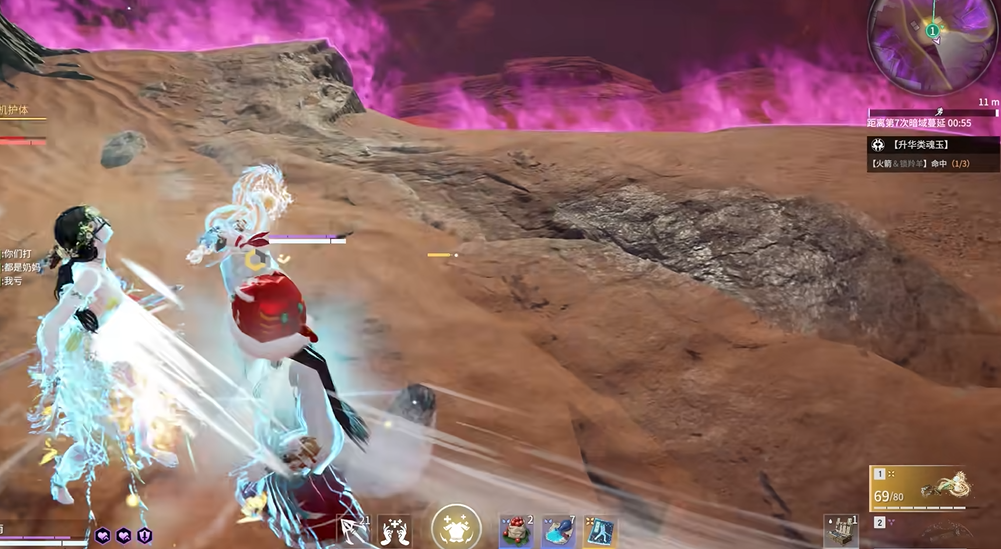Use the blue card item slot
This screenshot has height=549, width=1001.
[x=600, y=531]
